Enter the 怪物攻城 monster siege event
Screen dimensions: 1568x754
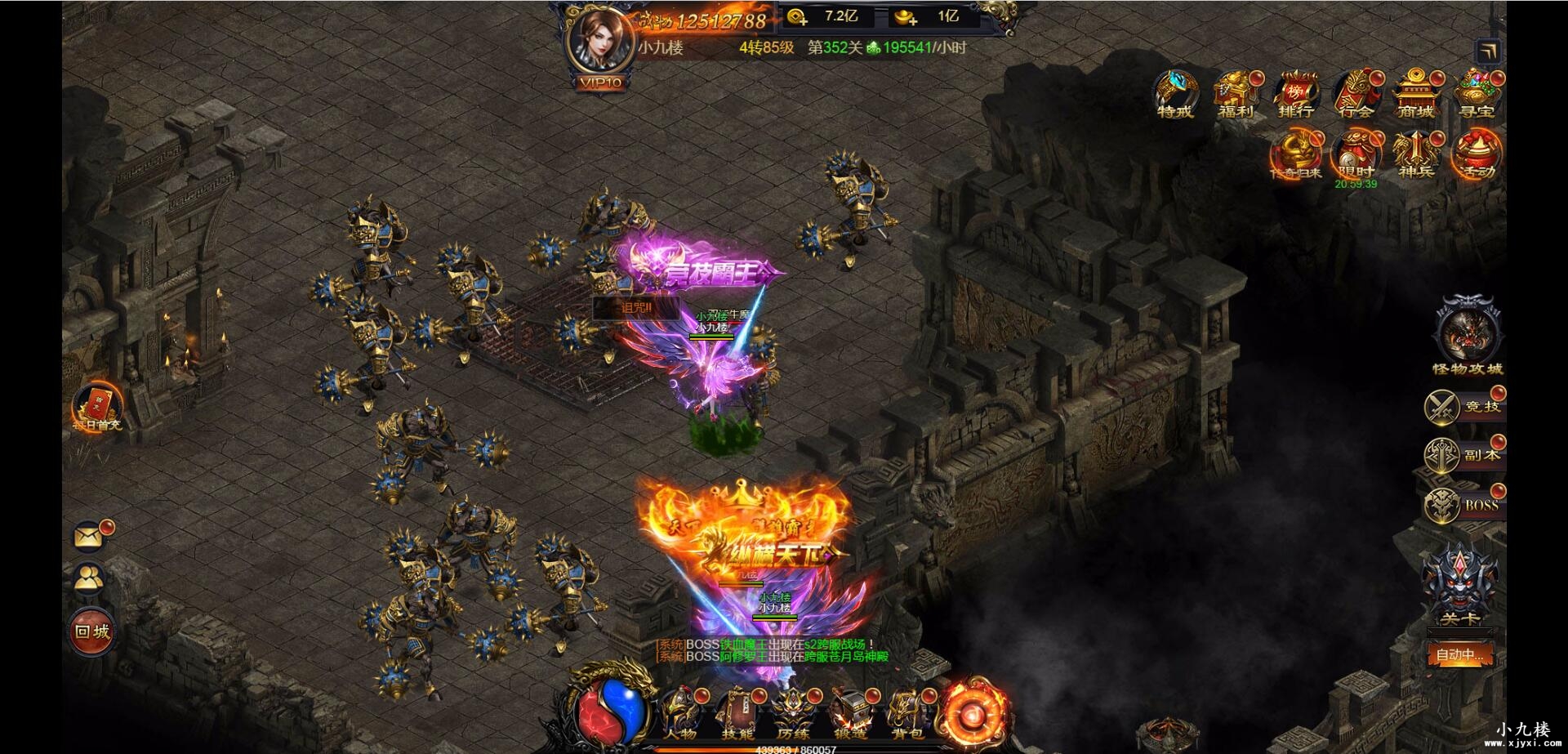1468,335
